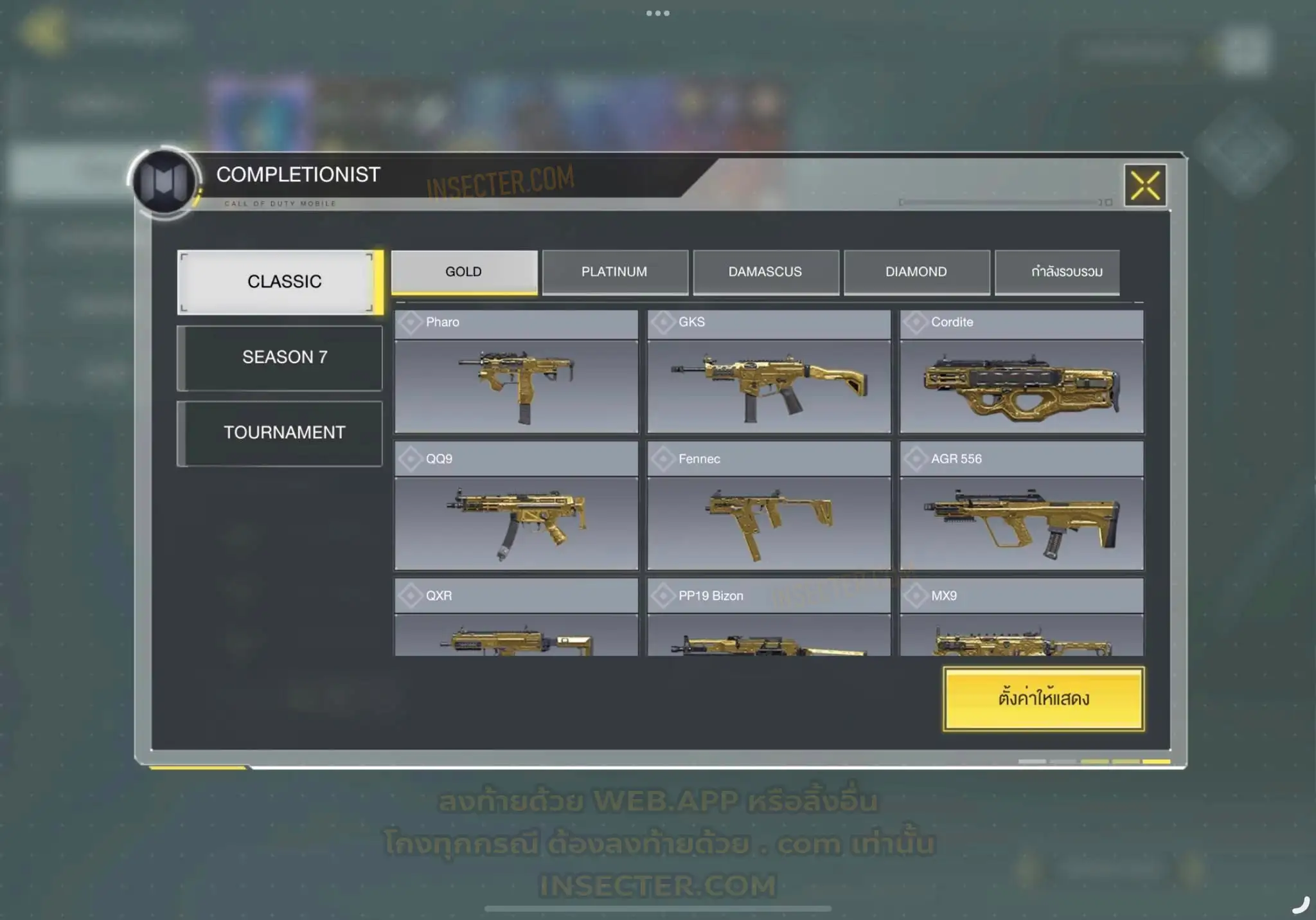Tap the three-dot menu at top
Screen dimensions: 1316x920
click(x=658, y=13)
